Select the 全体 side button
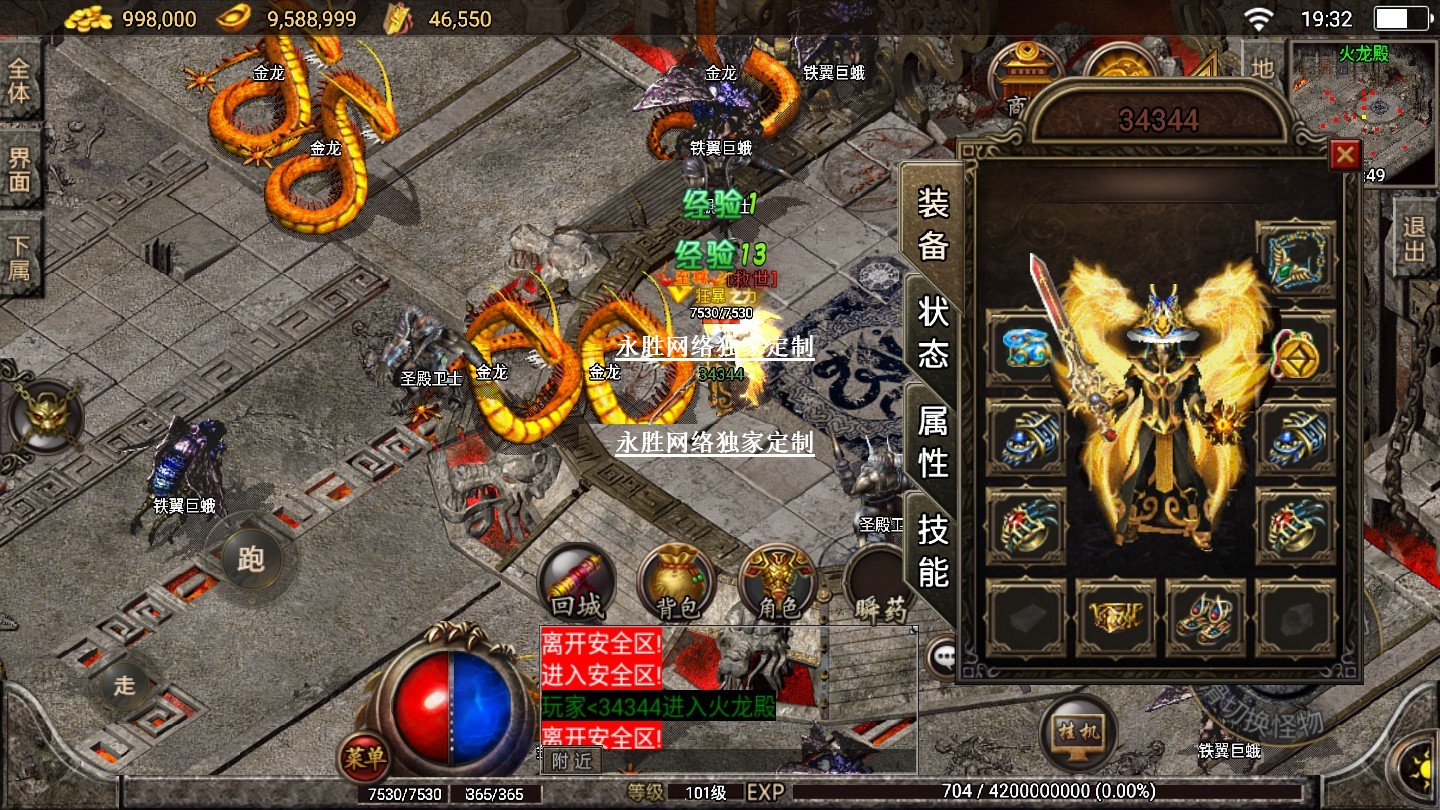The height and width of the screenshot is (810, 1440). [20, 81]
